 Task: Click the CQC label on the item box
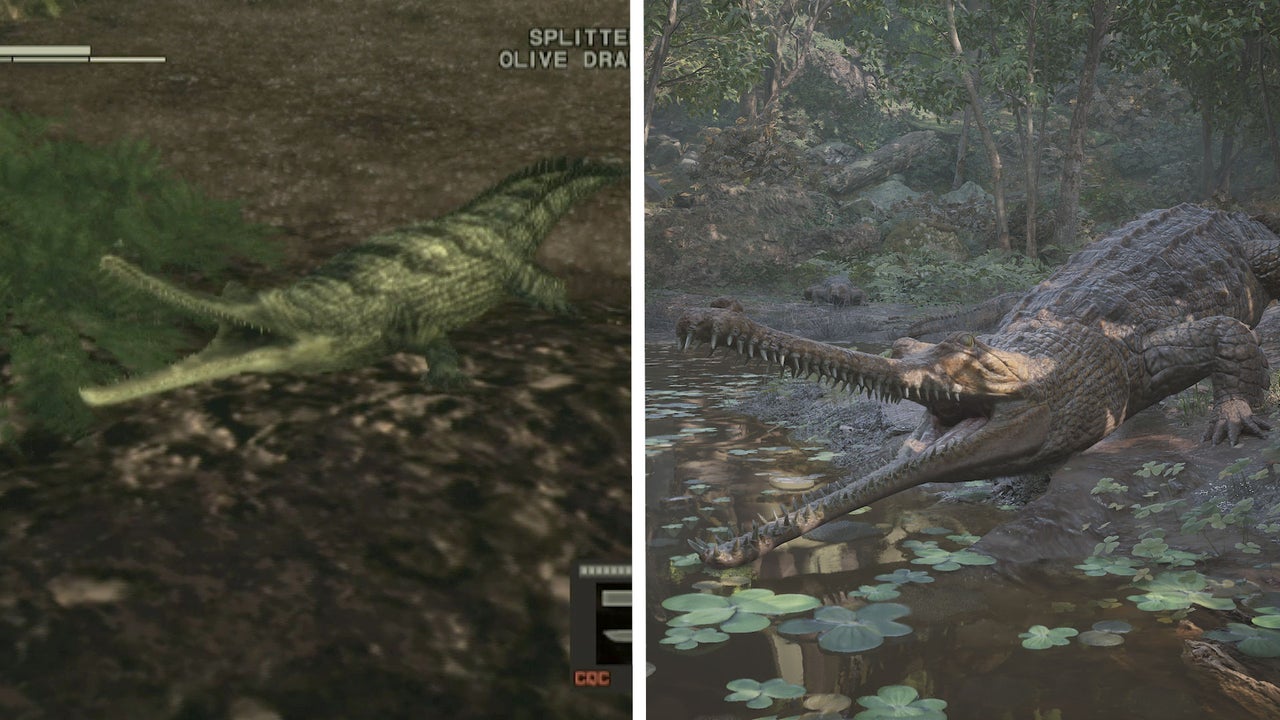tap(592, 678)
